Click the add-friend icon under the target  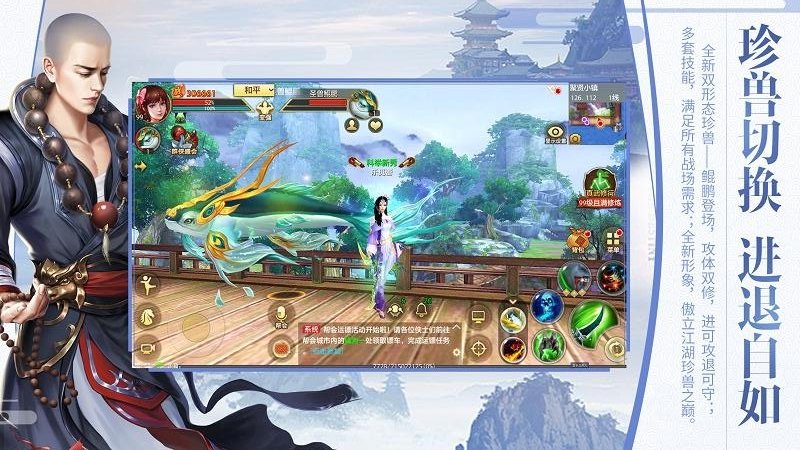[x=351, y=126]
